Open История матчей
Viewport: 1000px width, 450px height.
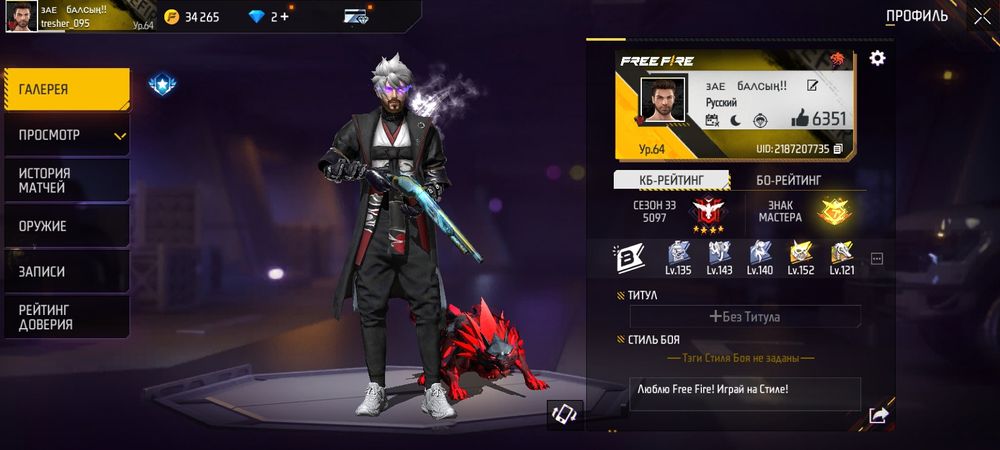[66, 180]
